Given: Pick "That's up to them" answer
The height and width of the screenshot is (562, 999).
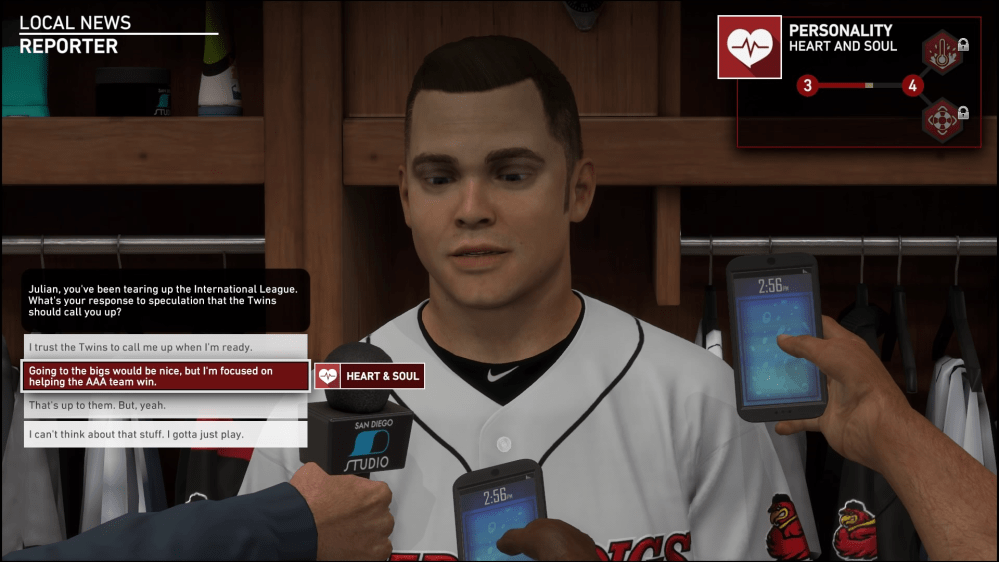Looking at the screenshot, I should (164, 405).
